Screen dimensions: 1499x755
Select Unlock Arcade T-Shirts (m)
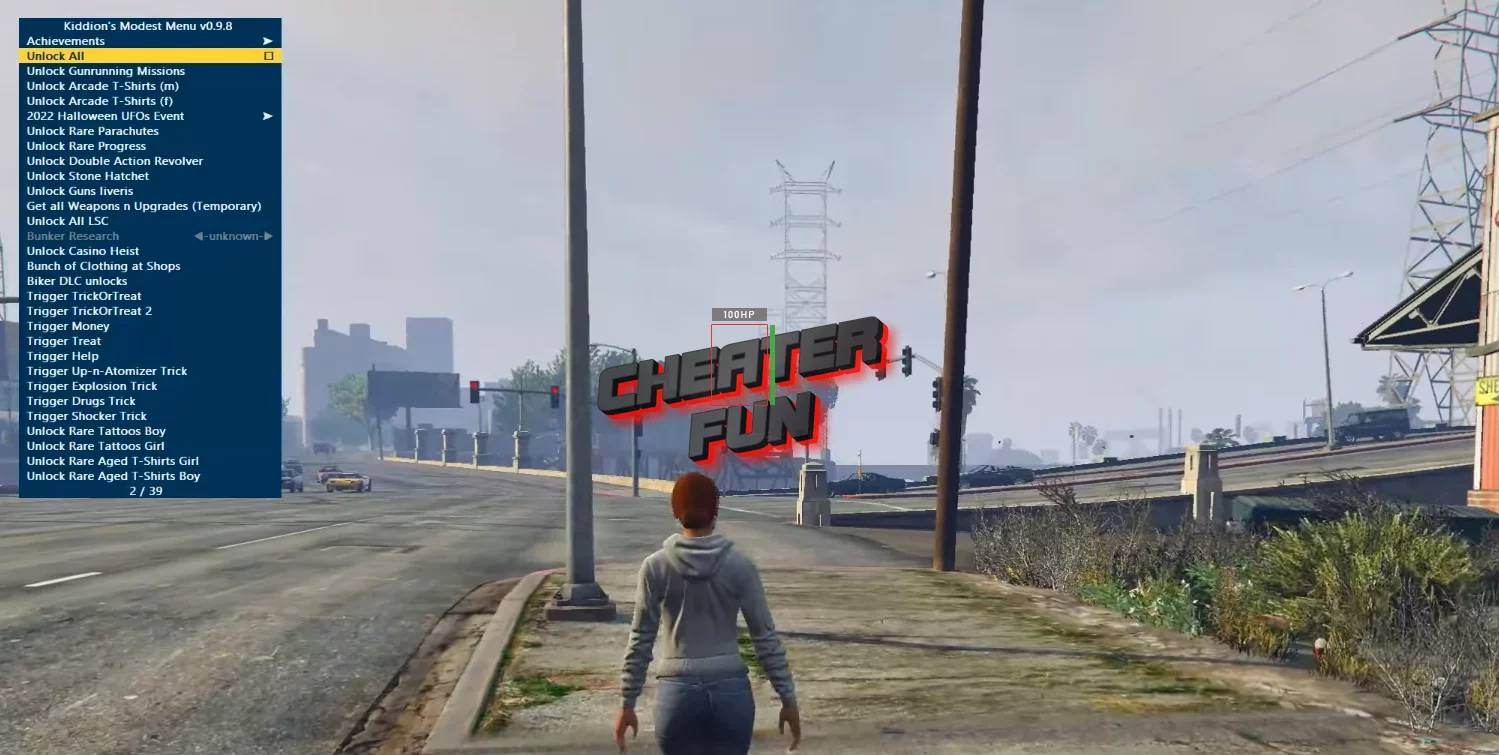coord(99,85)
